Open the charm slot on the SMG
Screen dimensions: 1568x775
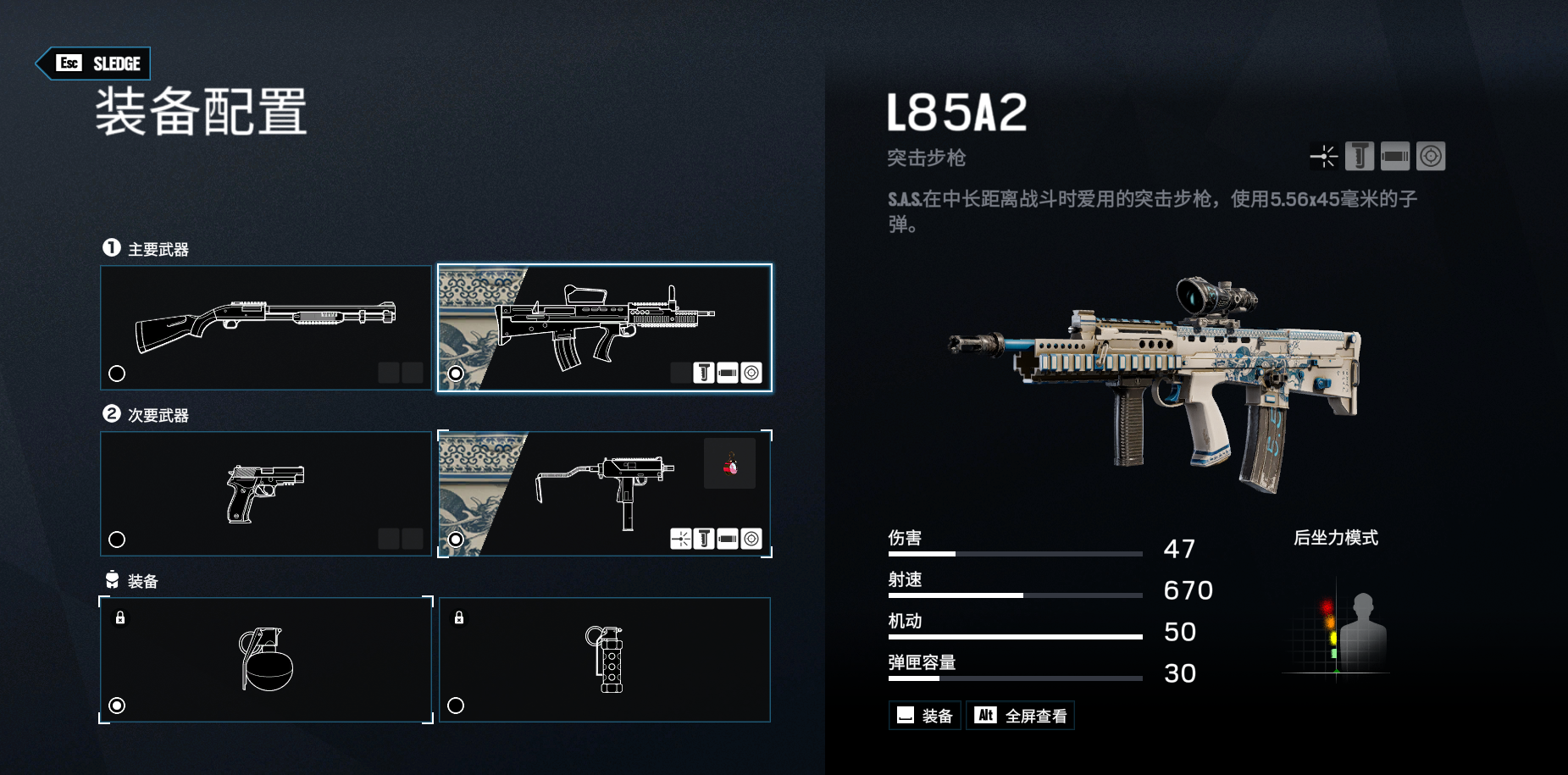click(729, 463)
